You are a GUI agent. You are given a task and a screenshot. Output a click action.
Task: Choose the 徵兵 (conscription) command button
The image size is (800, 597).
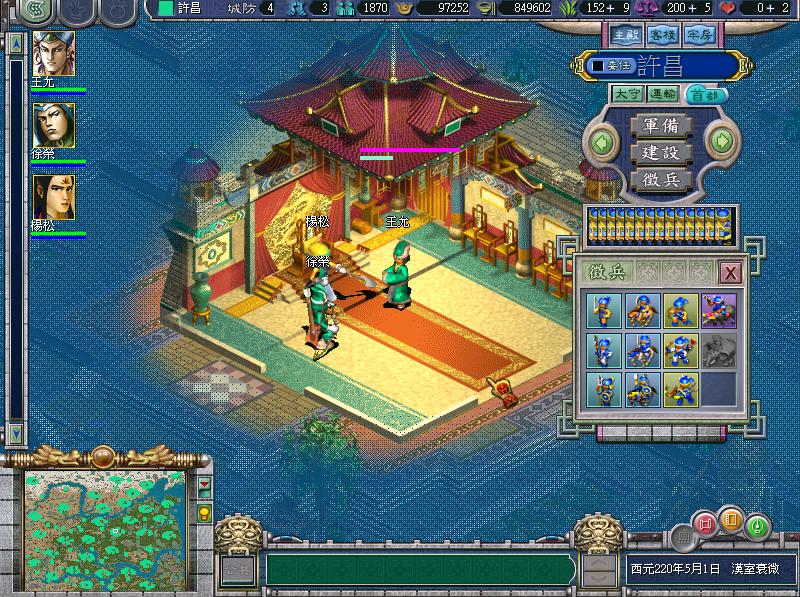660,180
